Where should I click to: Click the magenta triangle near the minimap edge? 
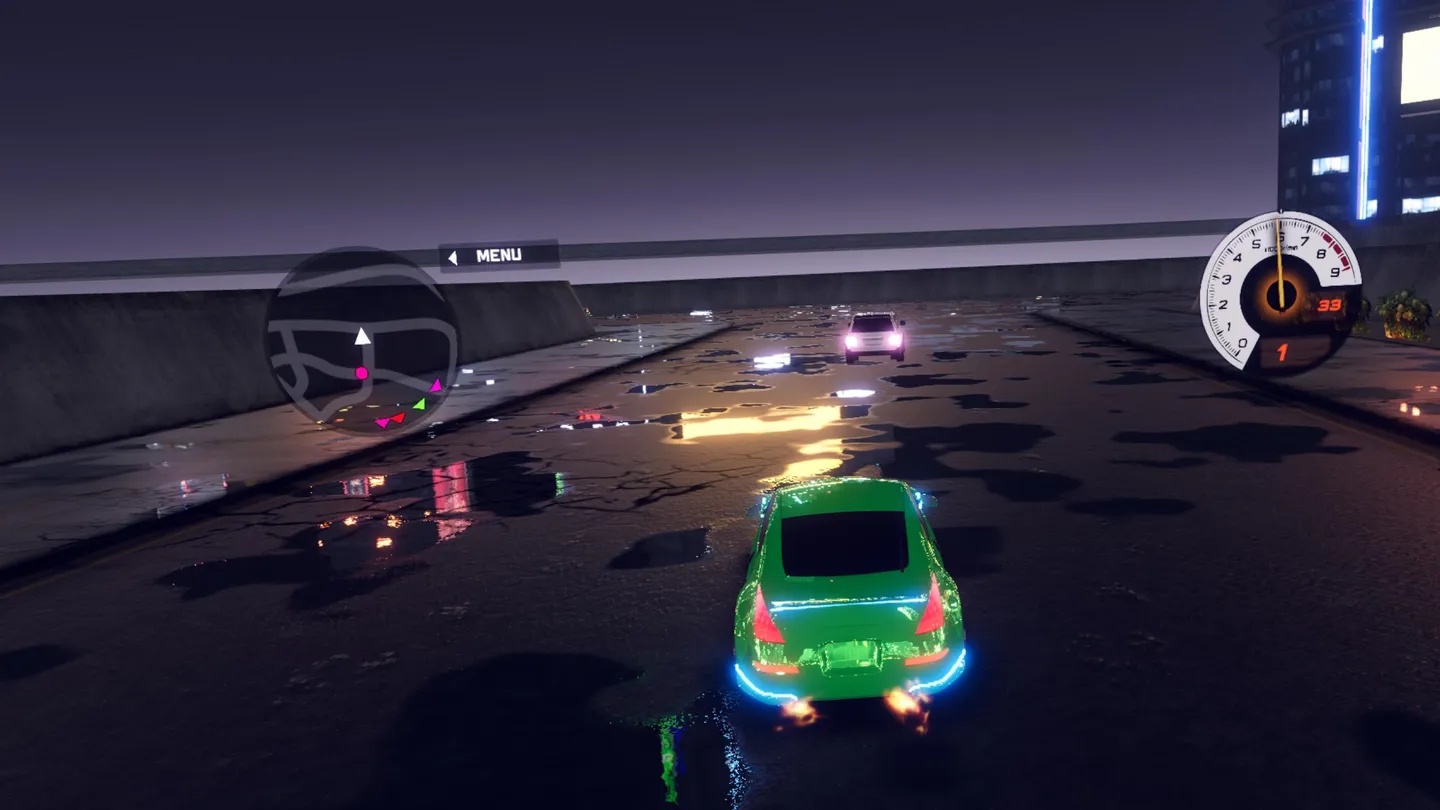[x=437, y=386]
